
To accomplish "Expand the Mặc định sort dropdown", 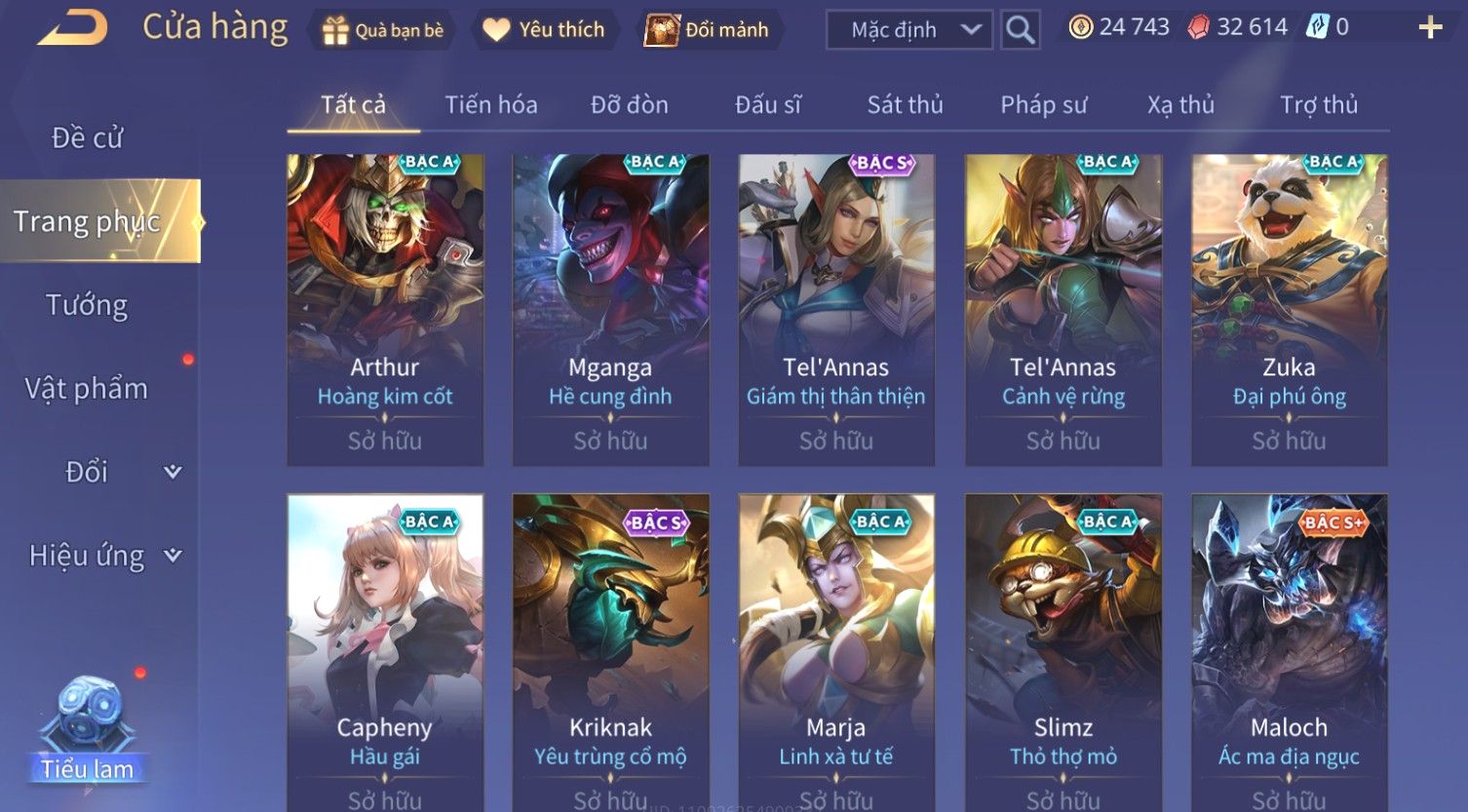I will pyautogui.click(x=908, y=30).
